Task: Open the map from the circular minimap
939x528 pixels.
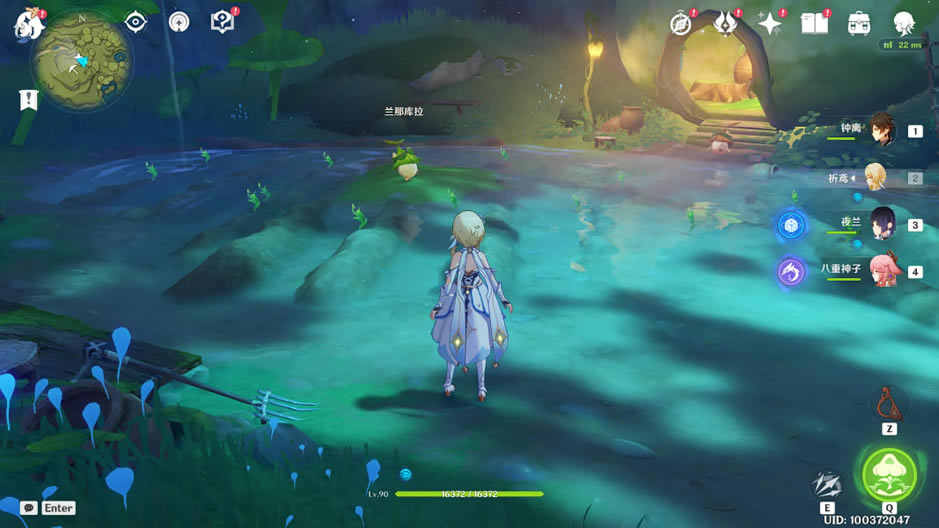Action: point(82,60)
